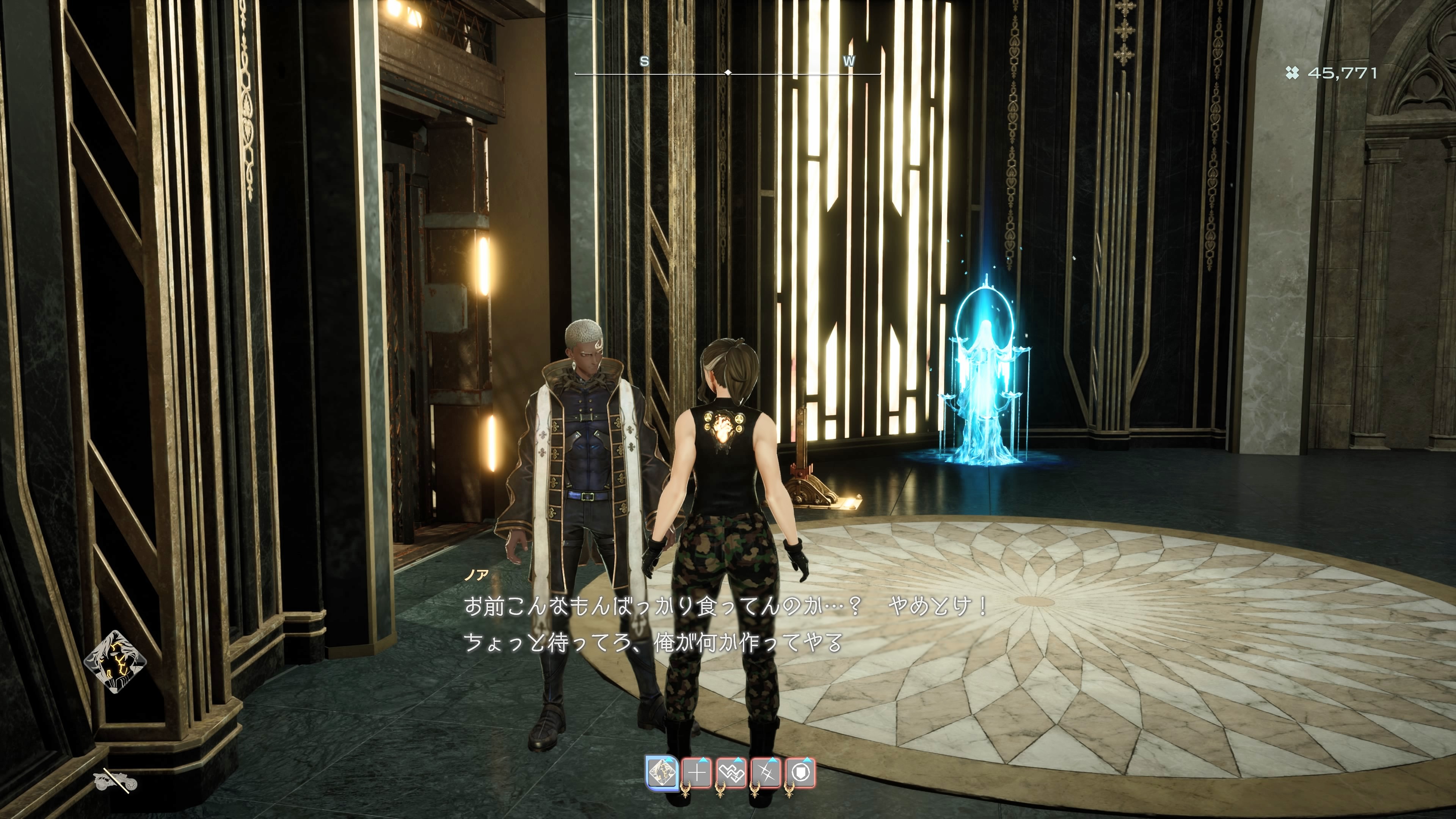1456x819 pixels.
Task: Tap the crossed-out motorcycle icon
Action: pyautogui.click(x=115, y=782)
